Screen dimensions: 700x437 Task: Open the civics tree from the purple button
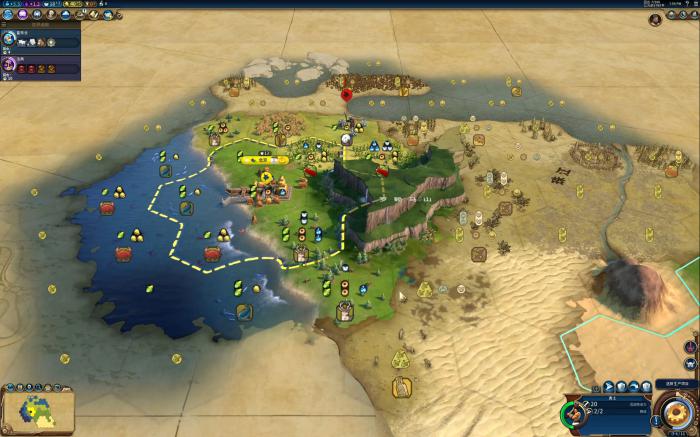[x=22, y=15]
